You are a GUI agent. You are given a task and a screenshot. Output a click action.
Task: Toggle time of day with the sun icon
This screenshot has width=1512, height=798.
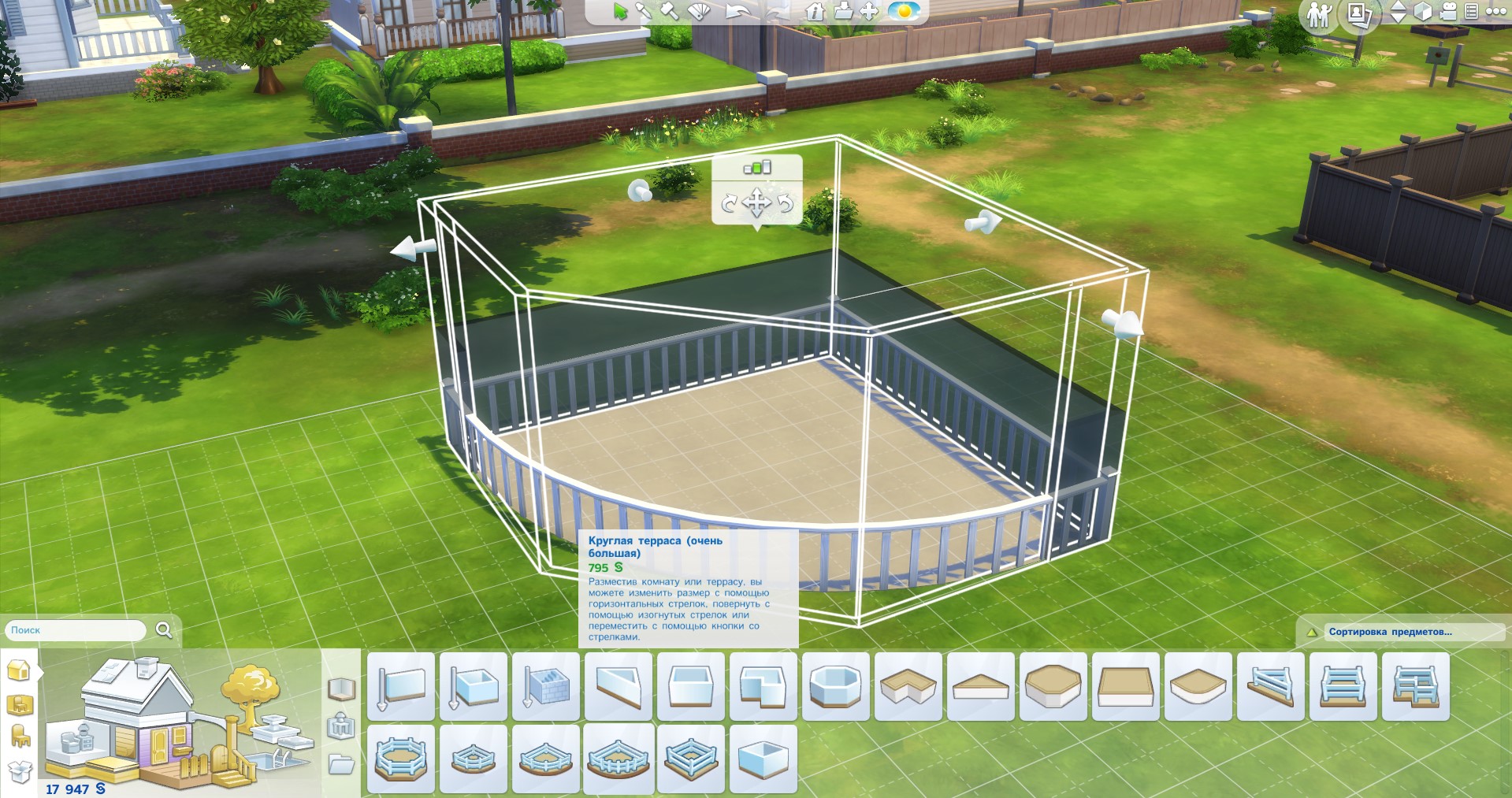pyautogui.click(x=904, y=11)
